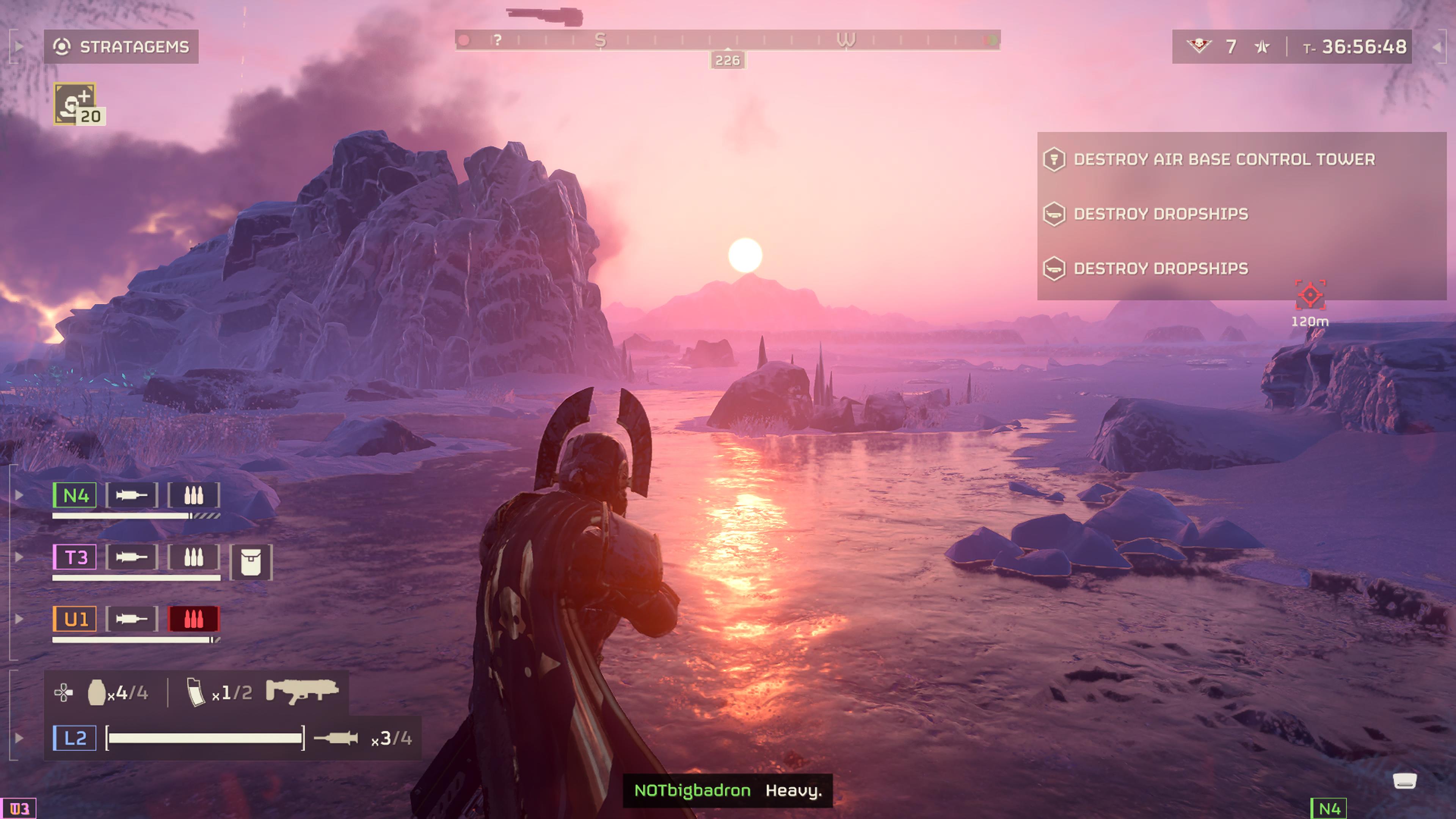
Task: Click the red low-ammo icon beside U1
Action: [193, 619]
